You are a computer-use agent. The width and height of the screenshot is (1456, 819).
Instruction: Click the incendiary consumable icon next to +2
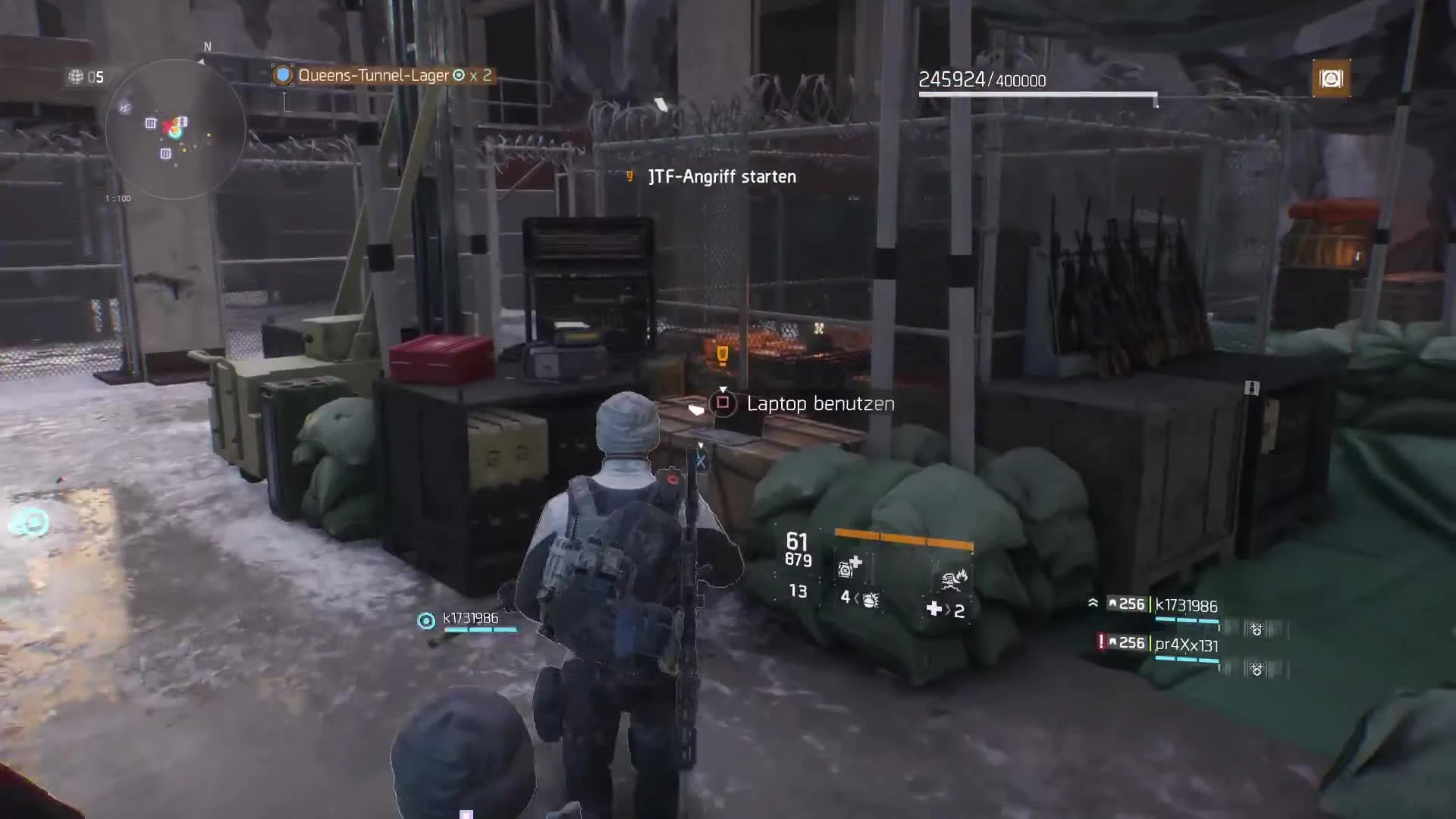pos(955,579)
